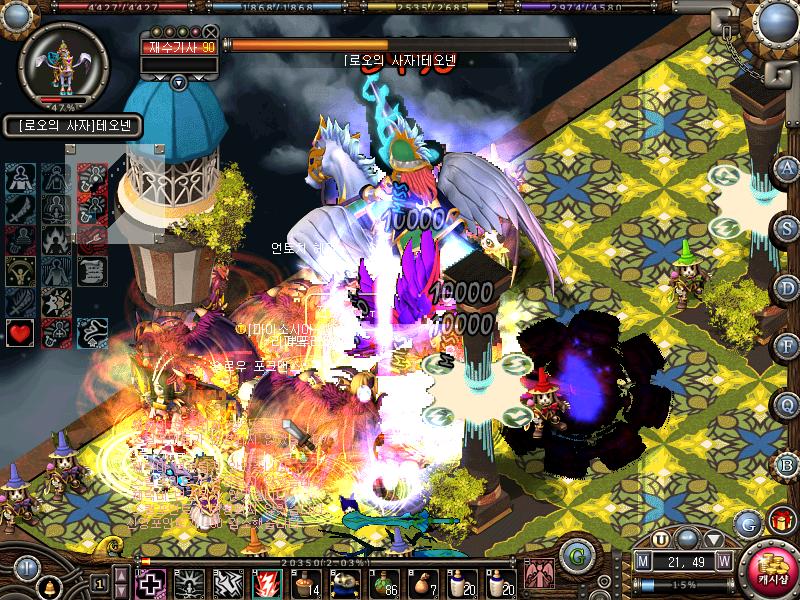Click the red gift box icon

point(779,521)
